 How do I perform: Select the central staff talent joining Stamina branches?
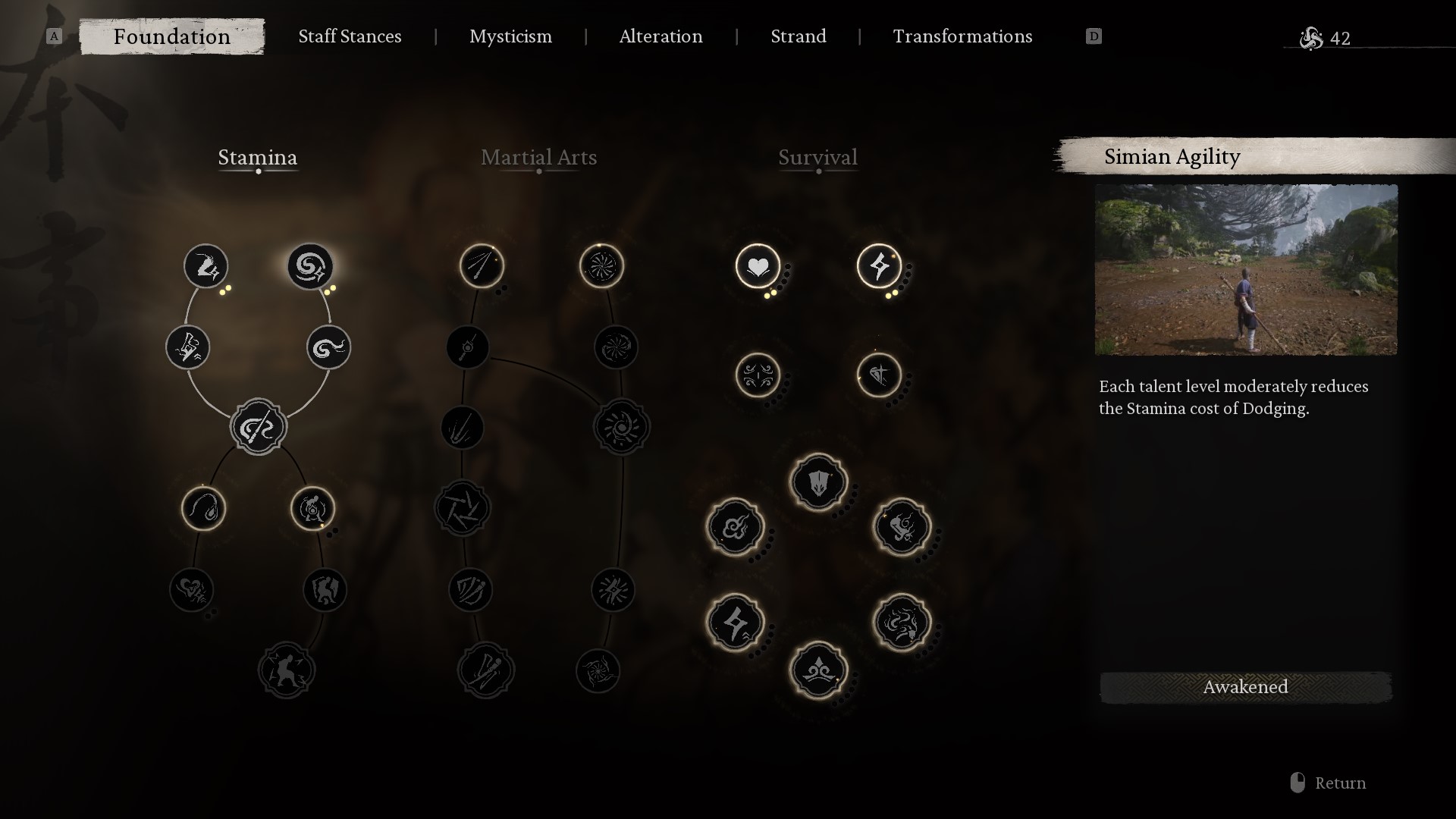pyautogui.click(x=259, y=427)
